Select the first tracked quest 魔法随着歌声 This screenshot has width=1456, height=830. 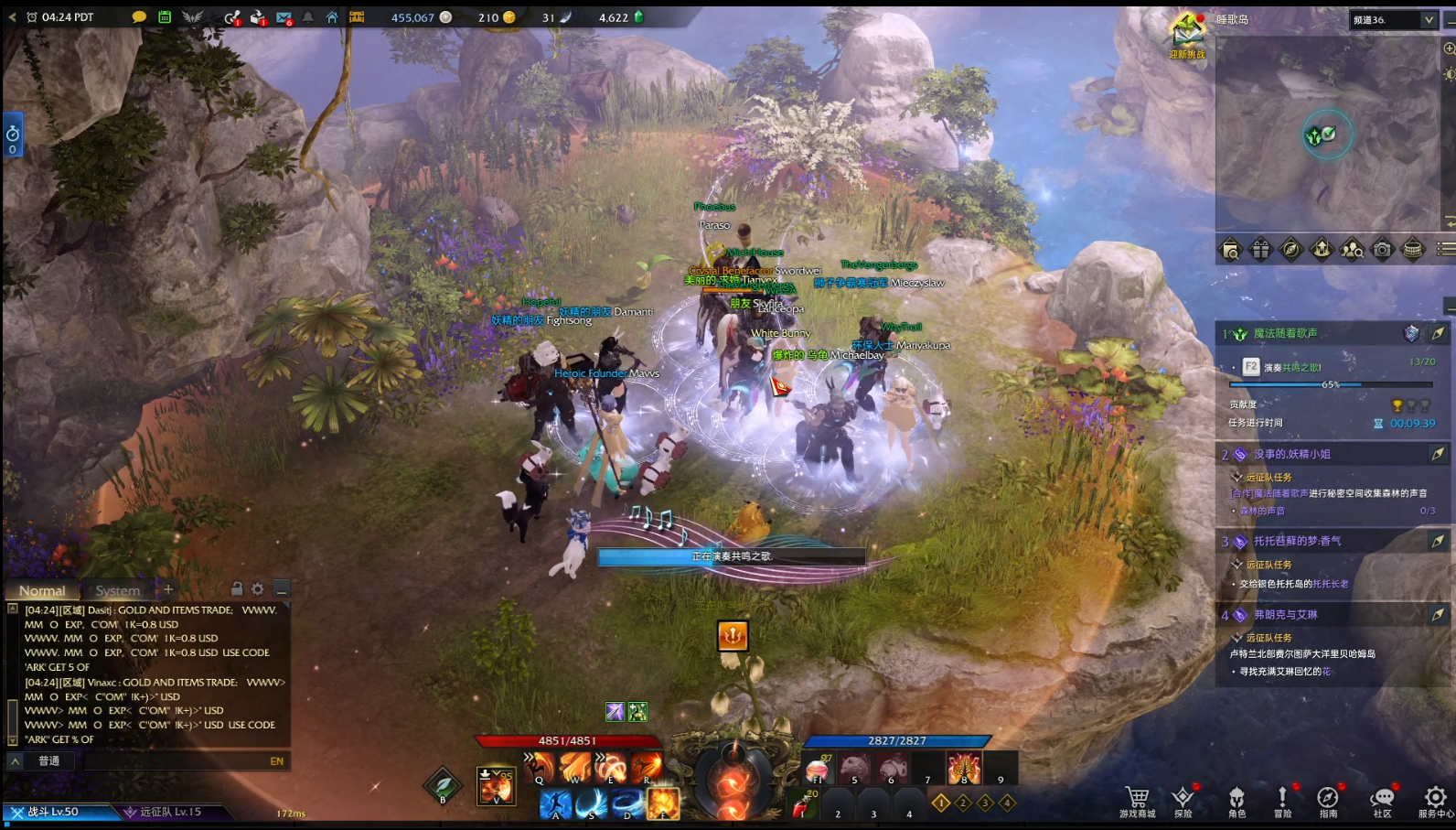pos(1286,333)
